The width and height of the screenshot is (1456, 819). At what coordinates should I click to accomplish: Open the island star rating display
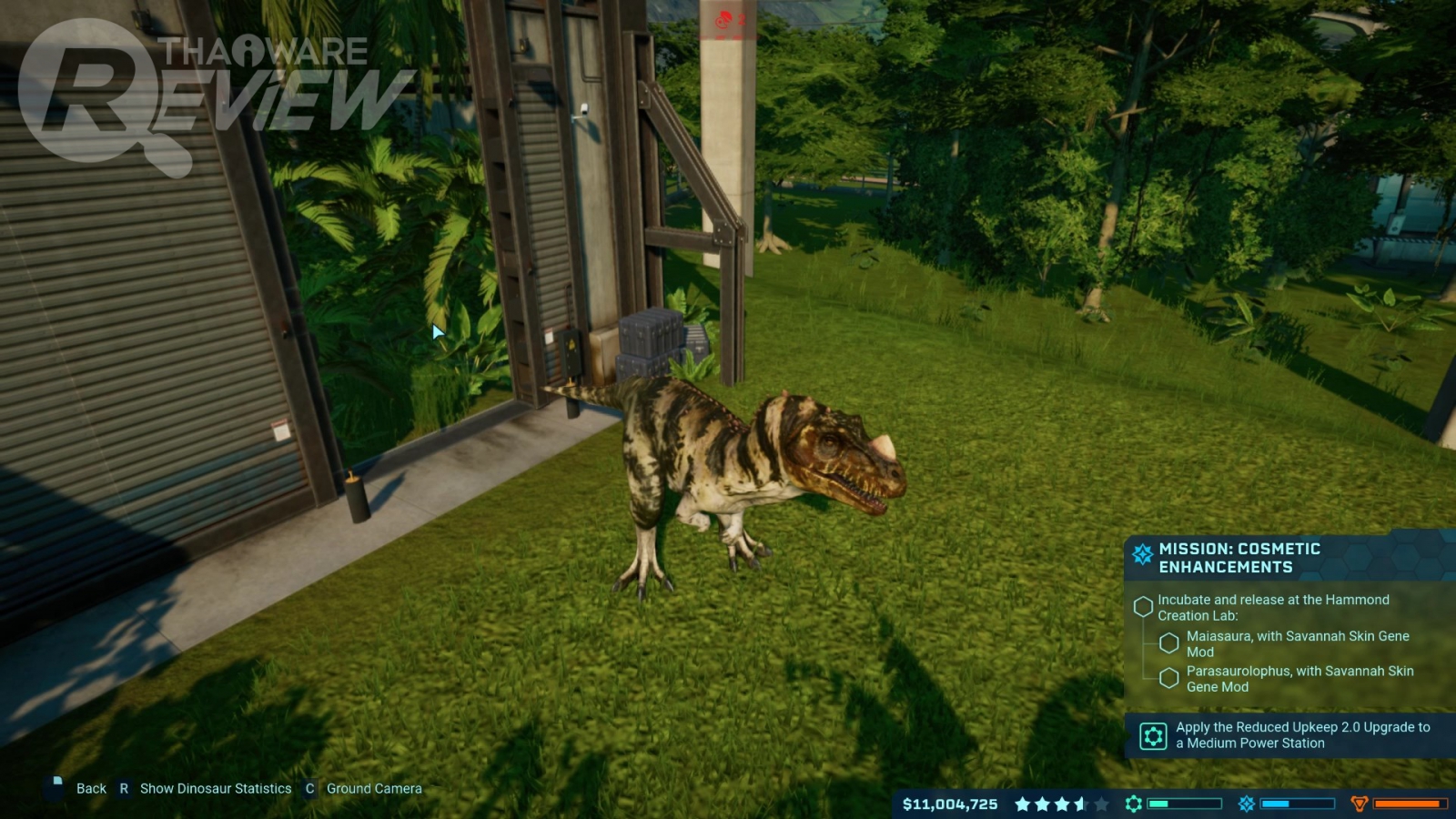pos(1061,804)
